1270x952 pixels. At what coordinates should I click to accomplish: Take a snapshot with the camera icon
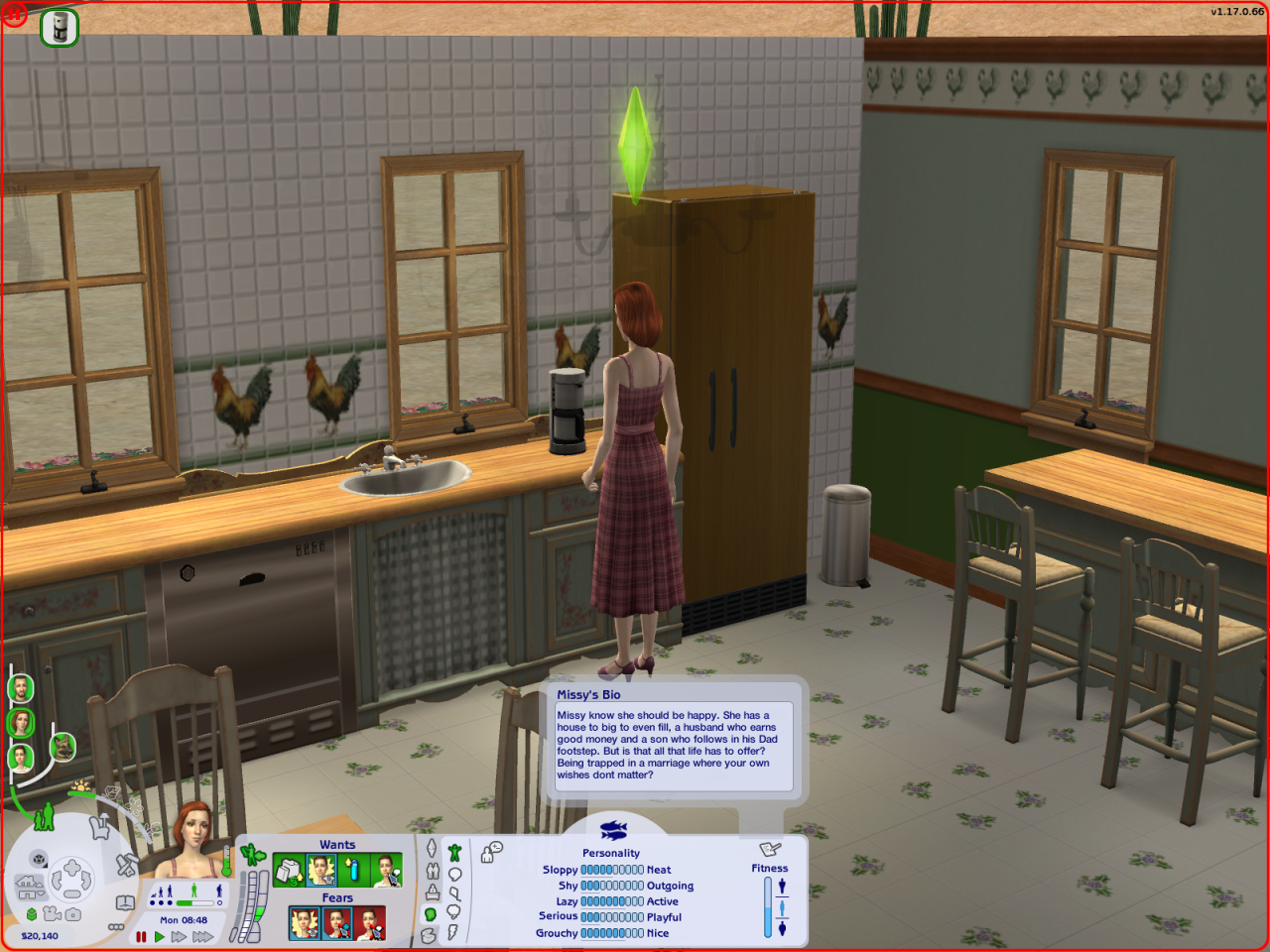tap(73, 914)
